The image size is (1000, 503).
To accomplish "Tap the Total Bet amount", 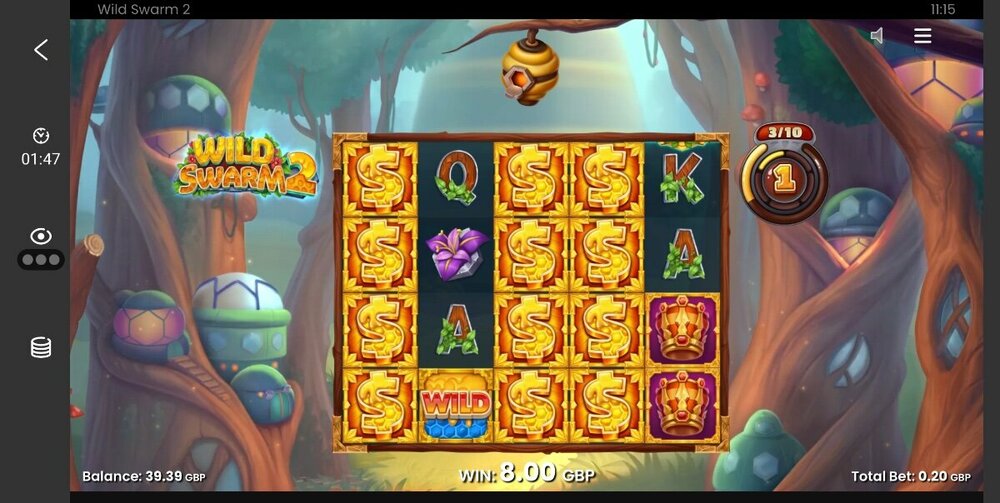I will point(910,477).
